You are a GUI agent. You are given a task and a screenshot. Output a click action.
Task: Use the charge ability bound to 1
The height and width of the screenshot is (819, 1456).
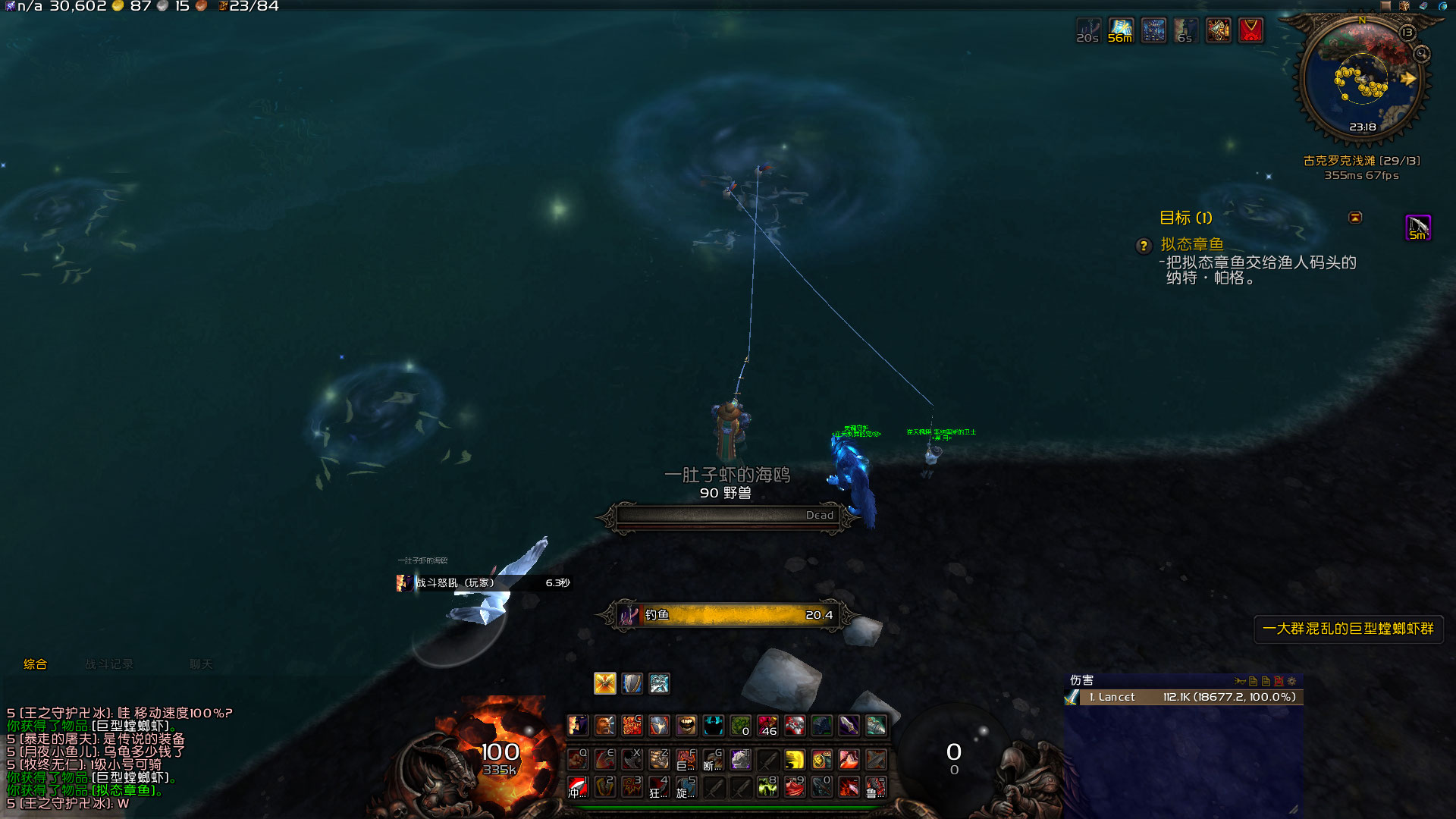click(x=578, y=787)
